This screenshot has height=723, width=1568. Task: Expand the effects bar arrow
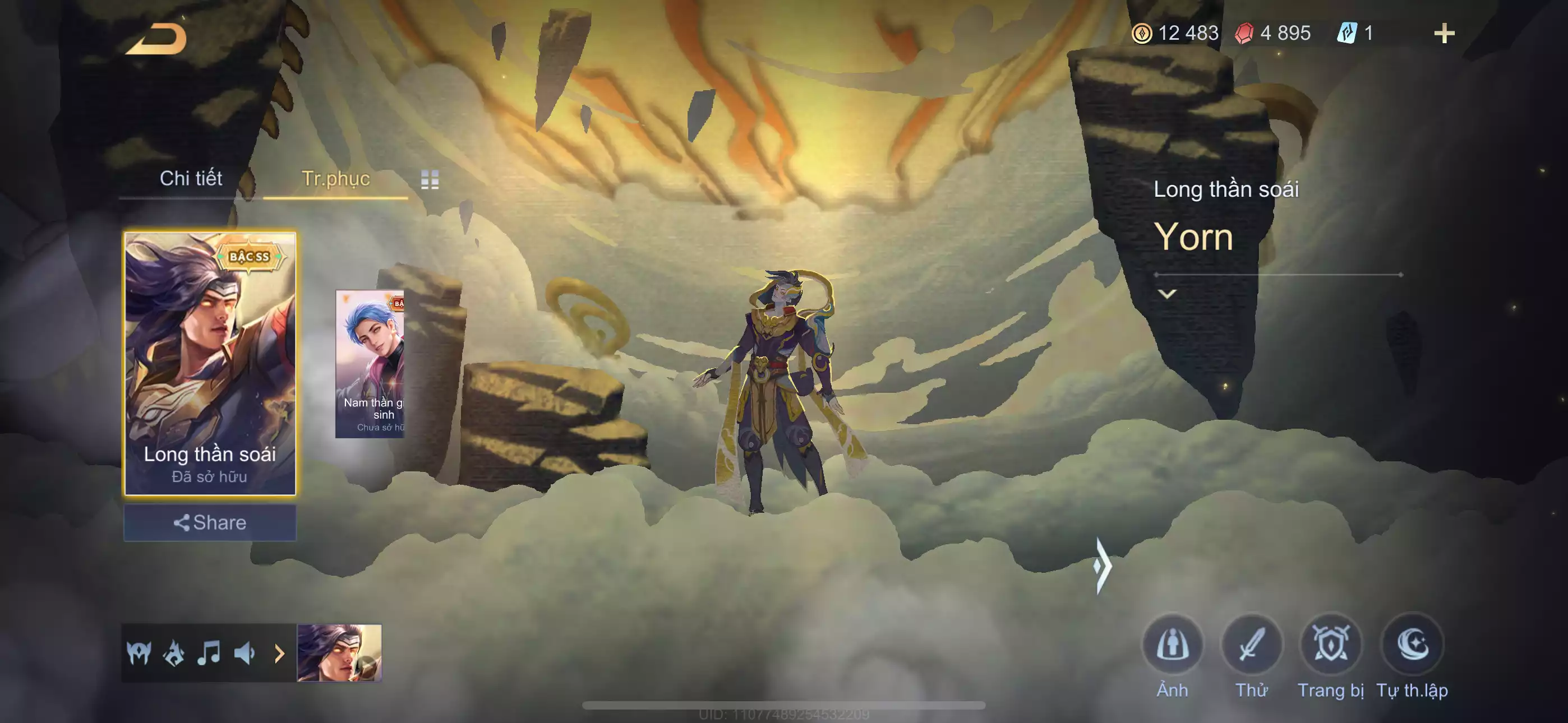pyautogui.click(x=279, y=654)
